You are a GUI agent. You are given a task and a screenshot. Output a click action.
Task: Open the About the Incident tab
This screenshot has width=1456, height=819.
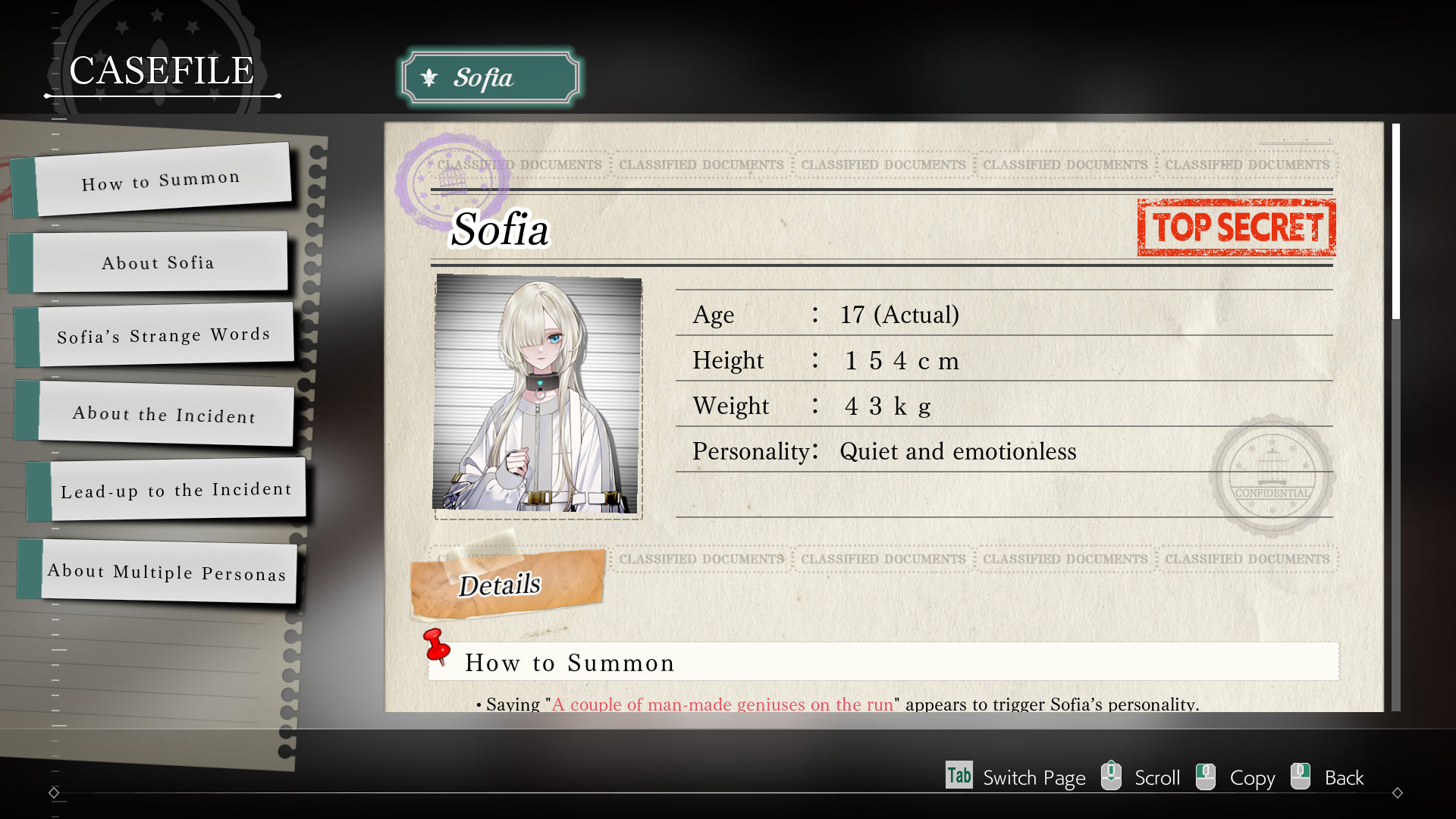tap(163, 416)
